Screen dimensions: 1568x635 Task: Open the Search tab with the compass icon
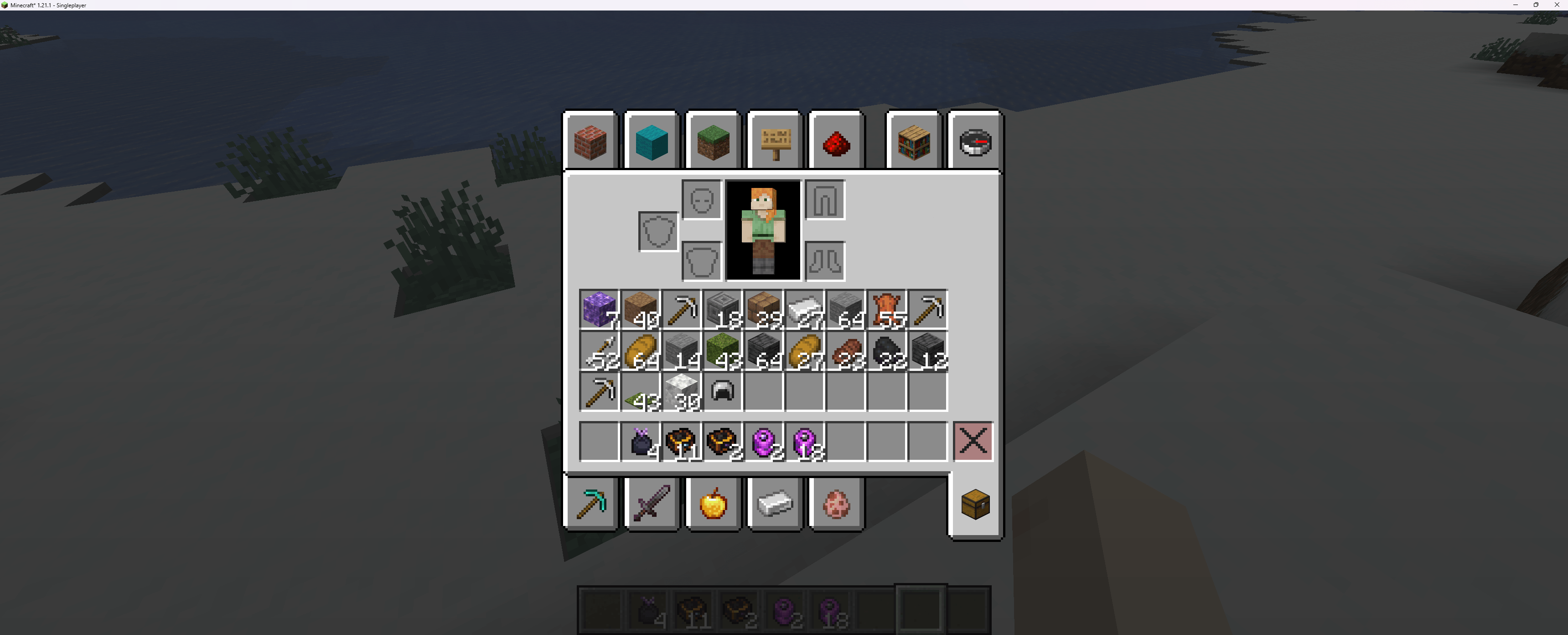coord(974,142)
